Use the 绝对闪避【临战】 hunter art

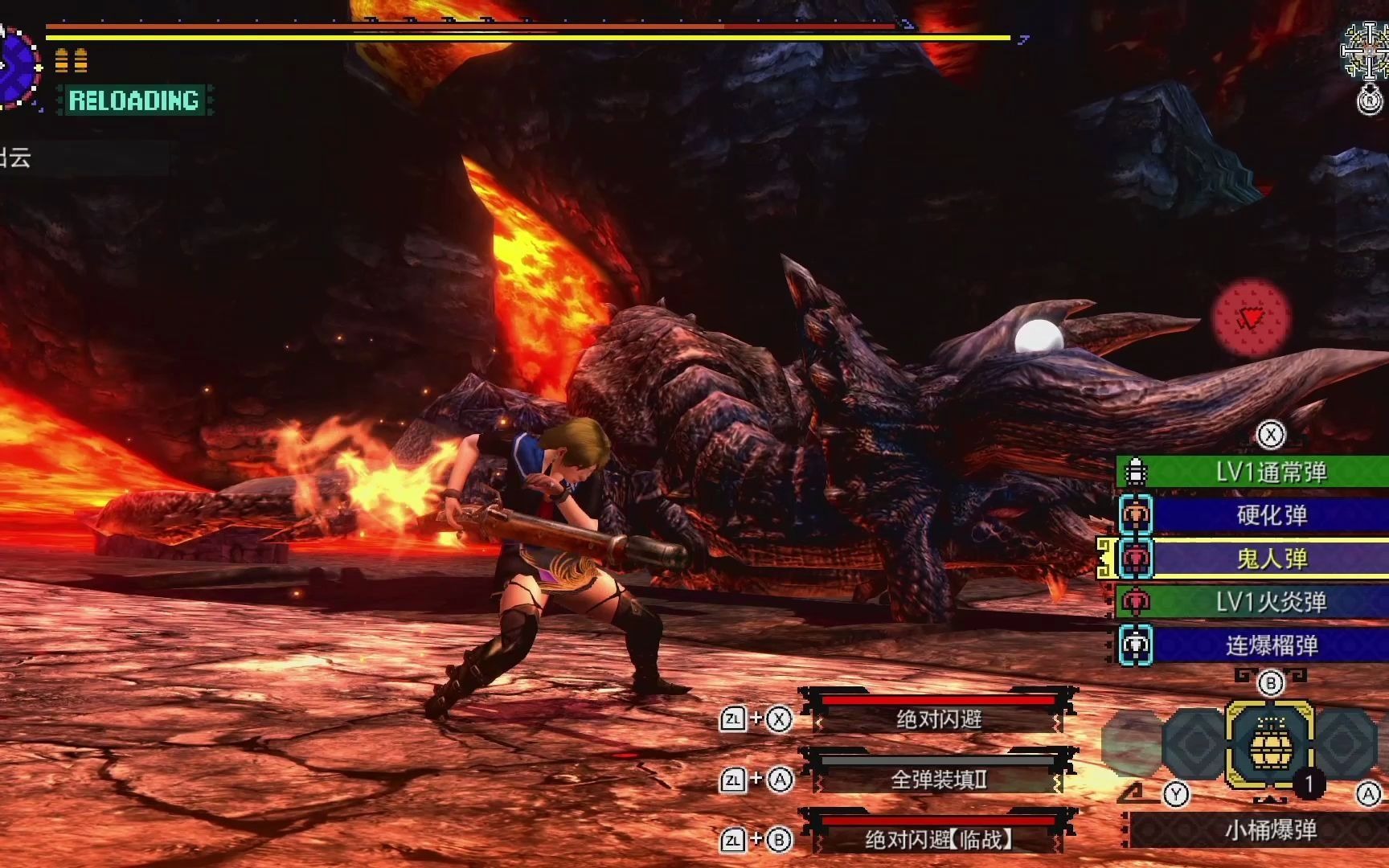pyautogui.click(x=939, y=840)
